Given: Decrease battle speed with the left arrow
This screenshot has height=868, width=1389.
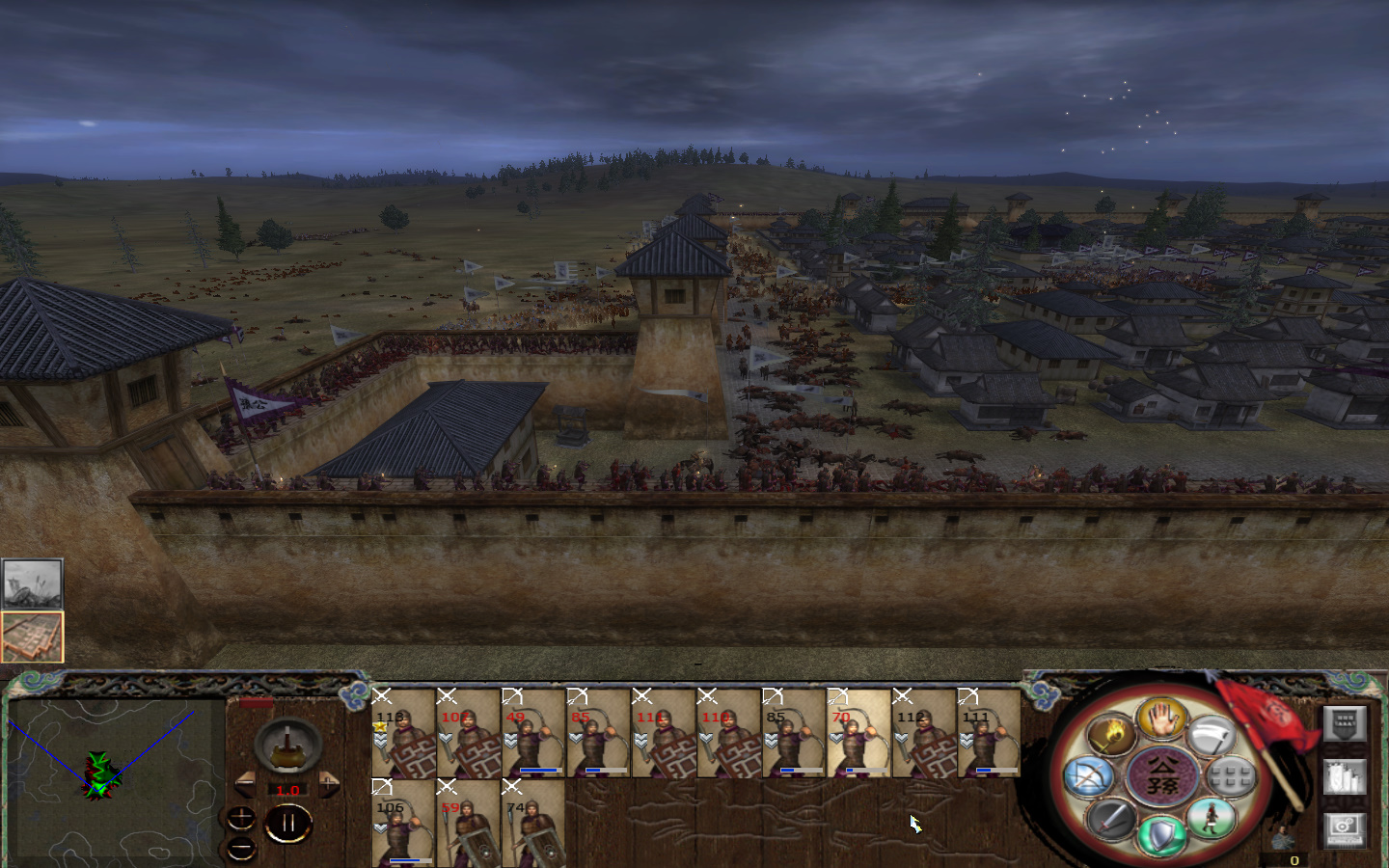Looking at the screenshot, I should 245,783.
